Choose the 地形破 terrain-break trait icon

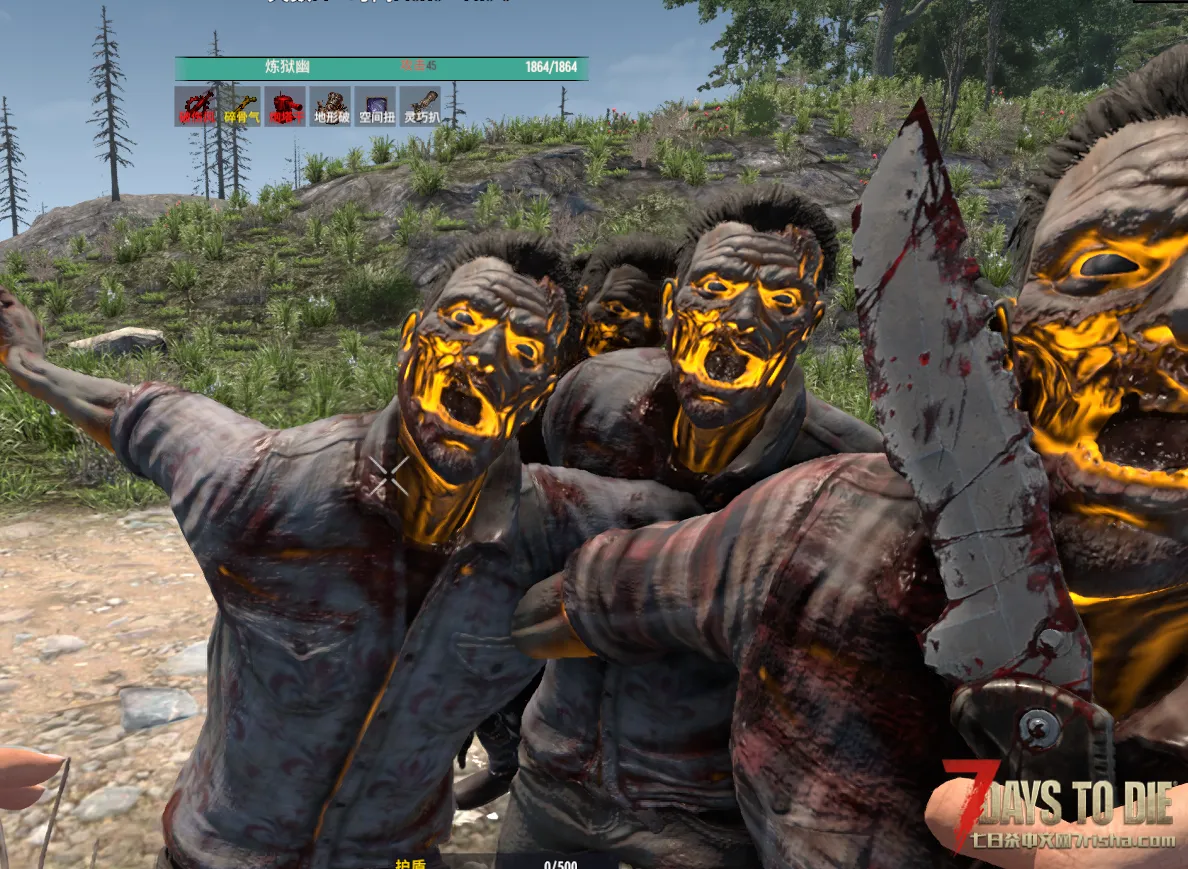pyautogui.click(x=330, y=105)
